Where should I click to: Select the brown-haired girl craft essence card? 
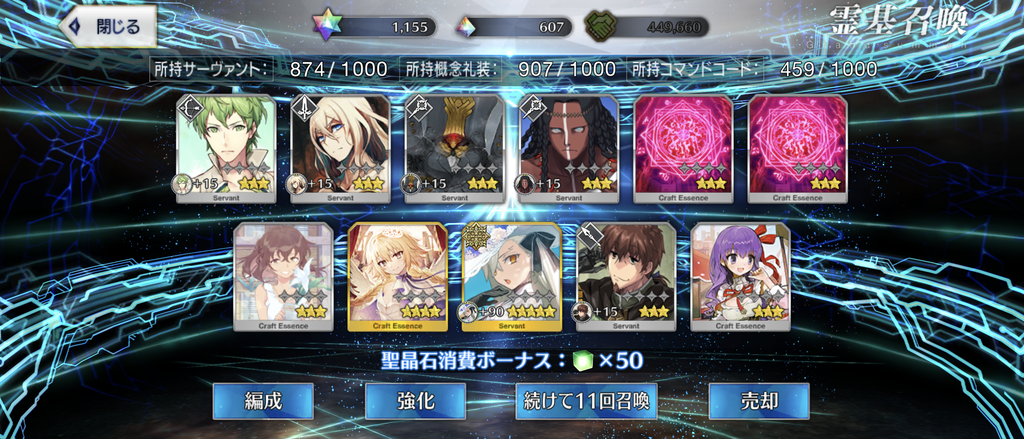pos(283,276)
